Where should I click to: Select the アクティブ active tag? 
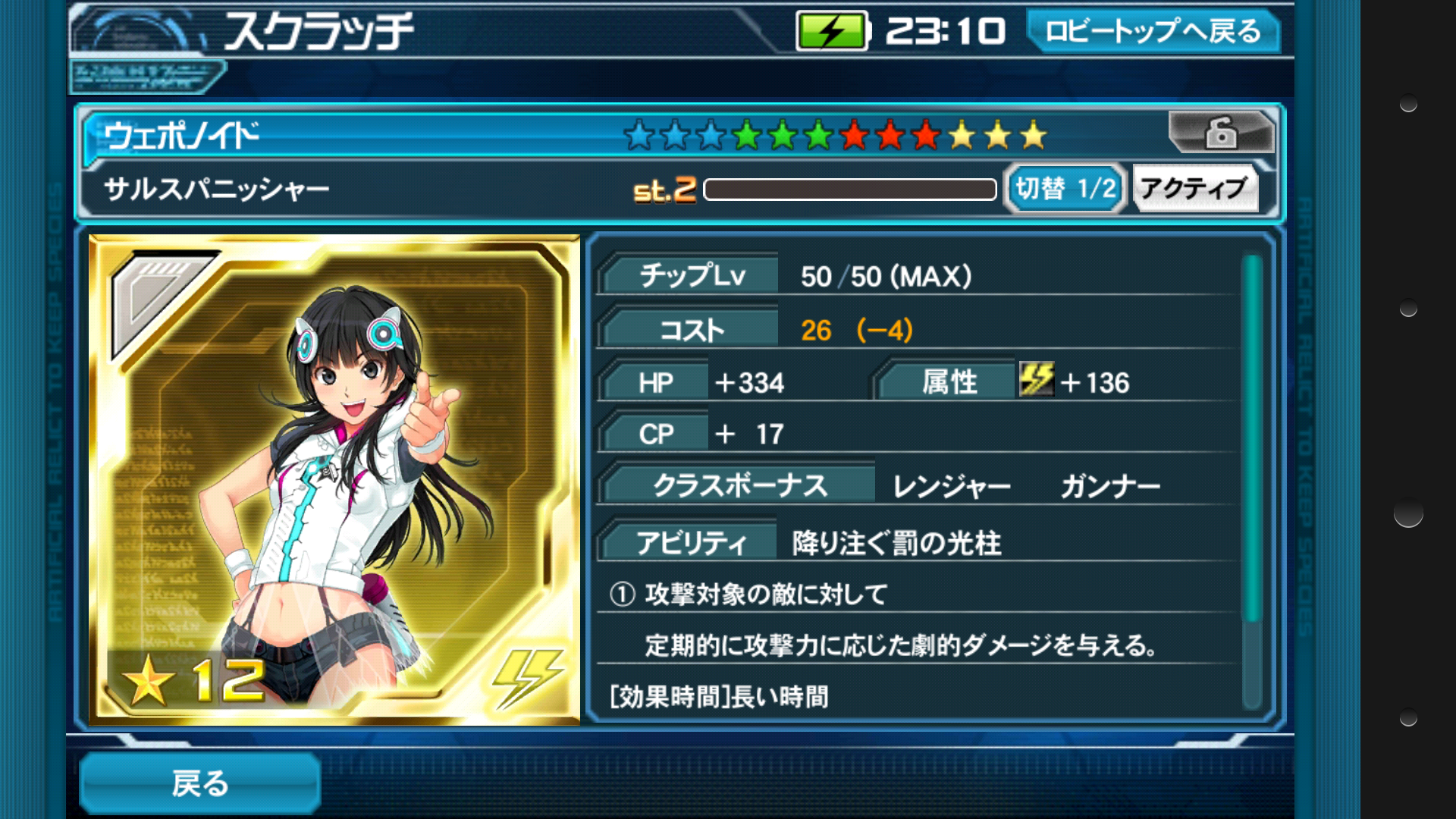click(1194, 188)
